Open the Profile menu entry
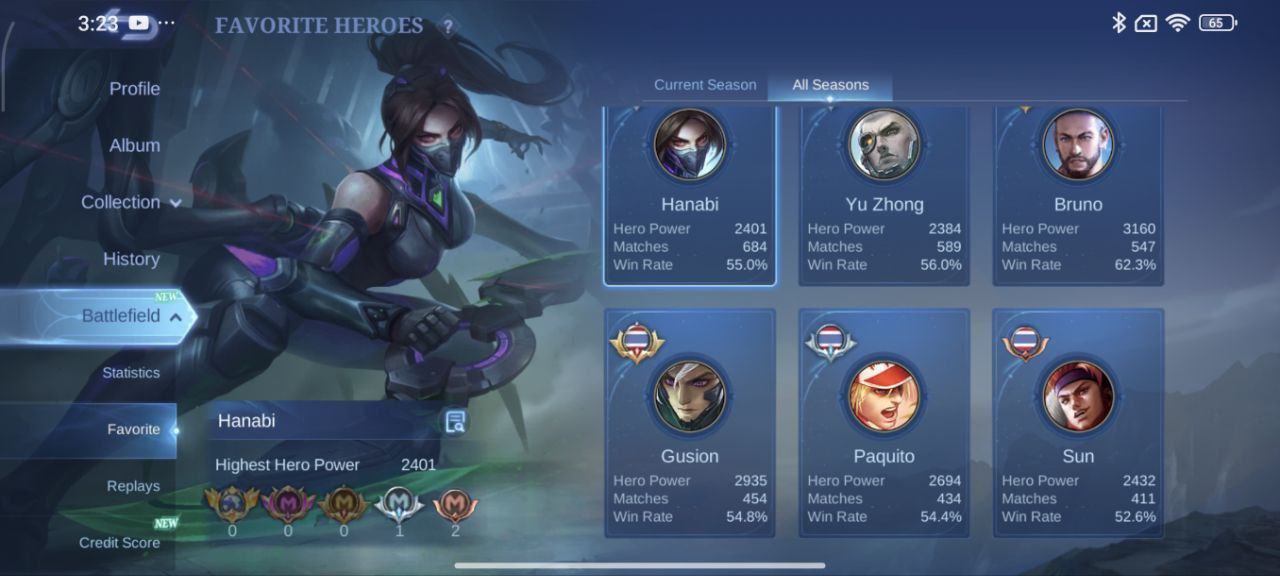The image size is (1280, 576). (134, 89)
